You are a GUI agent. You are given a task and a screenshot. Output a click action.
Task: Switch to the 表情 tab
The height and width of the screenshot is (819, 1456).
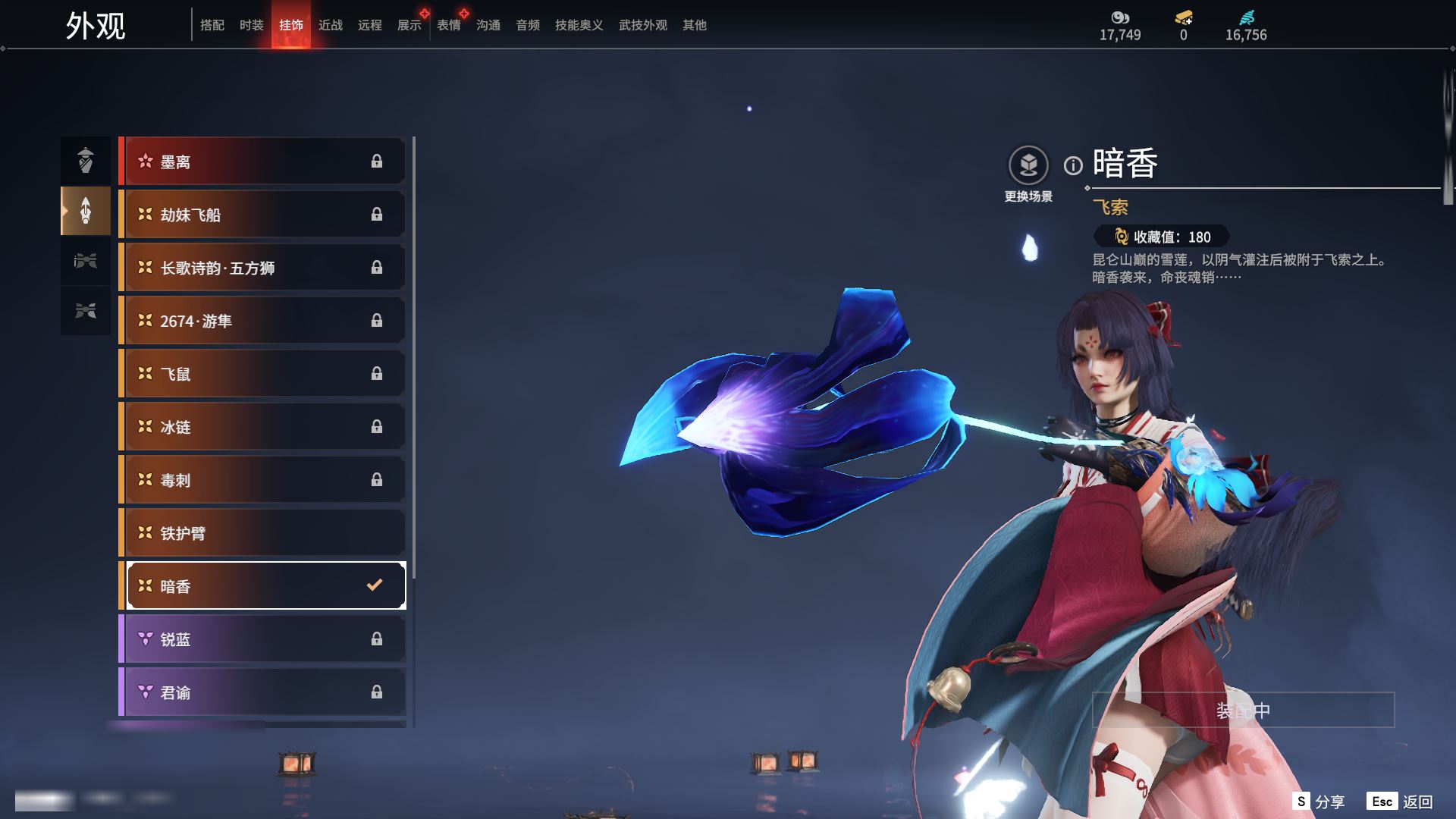point(448,25)
